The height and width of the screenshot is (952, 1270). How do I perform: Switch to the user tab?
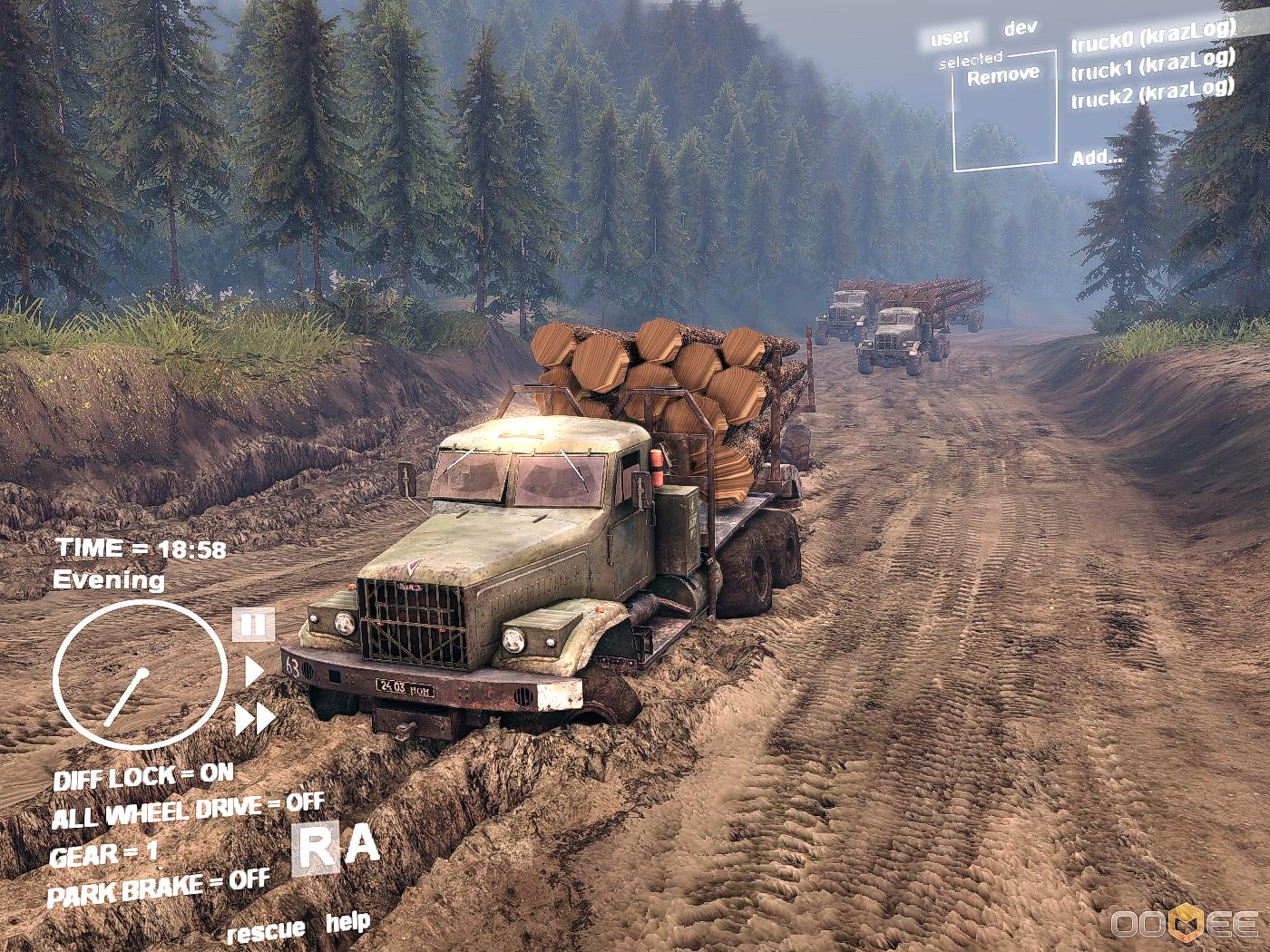coord(950,37)
